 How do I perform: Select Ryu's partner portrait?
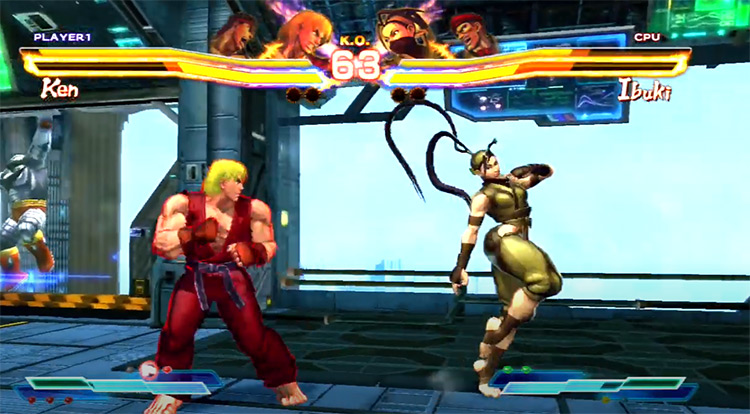[x=237, y=32]
